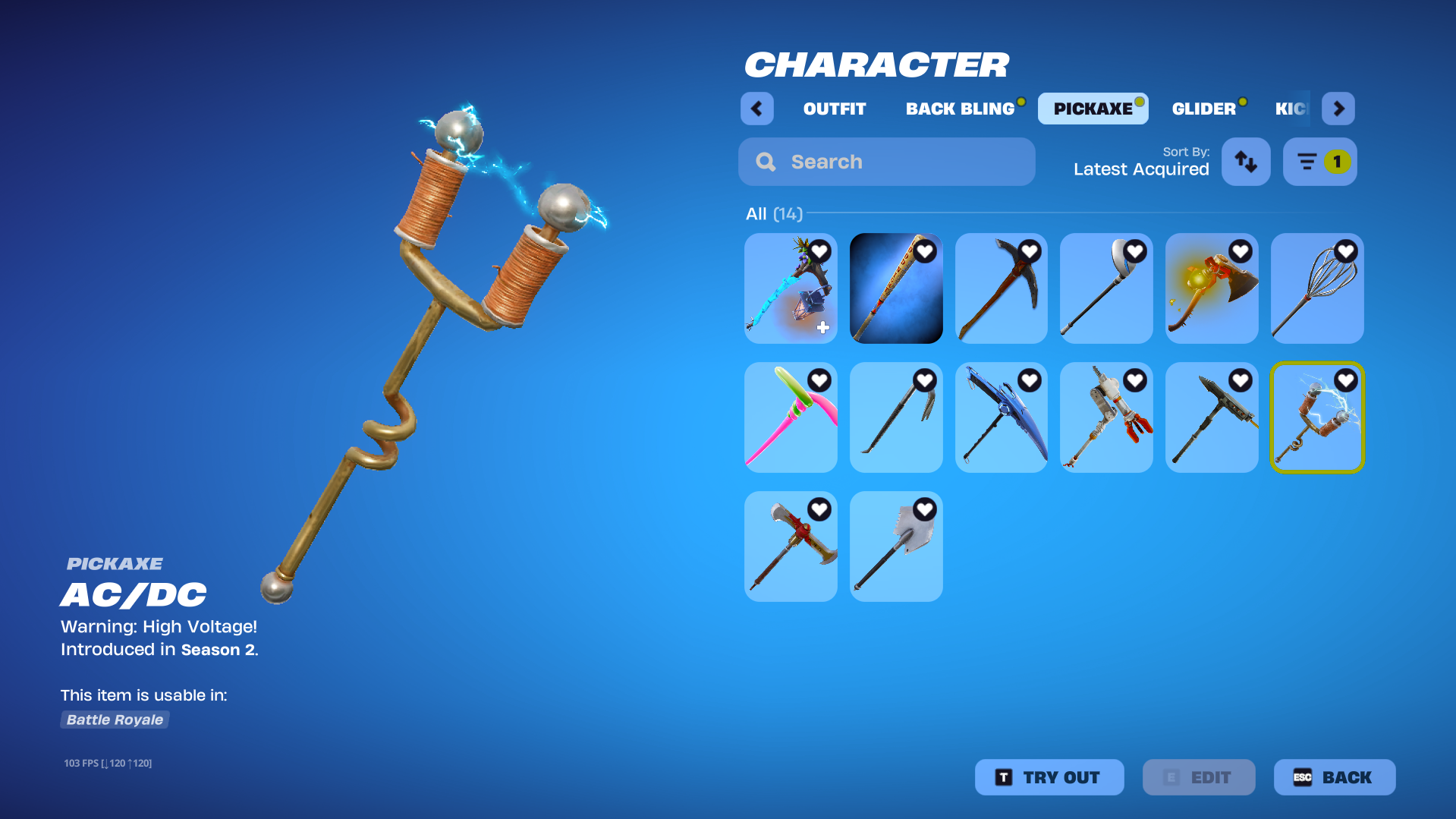Select the cyan crystal pickaxe with plus badge
1456x819 pixels.
coord(791,288)
